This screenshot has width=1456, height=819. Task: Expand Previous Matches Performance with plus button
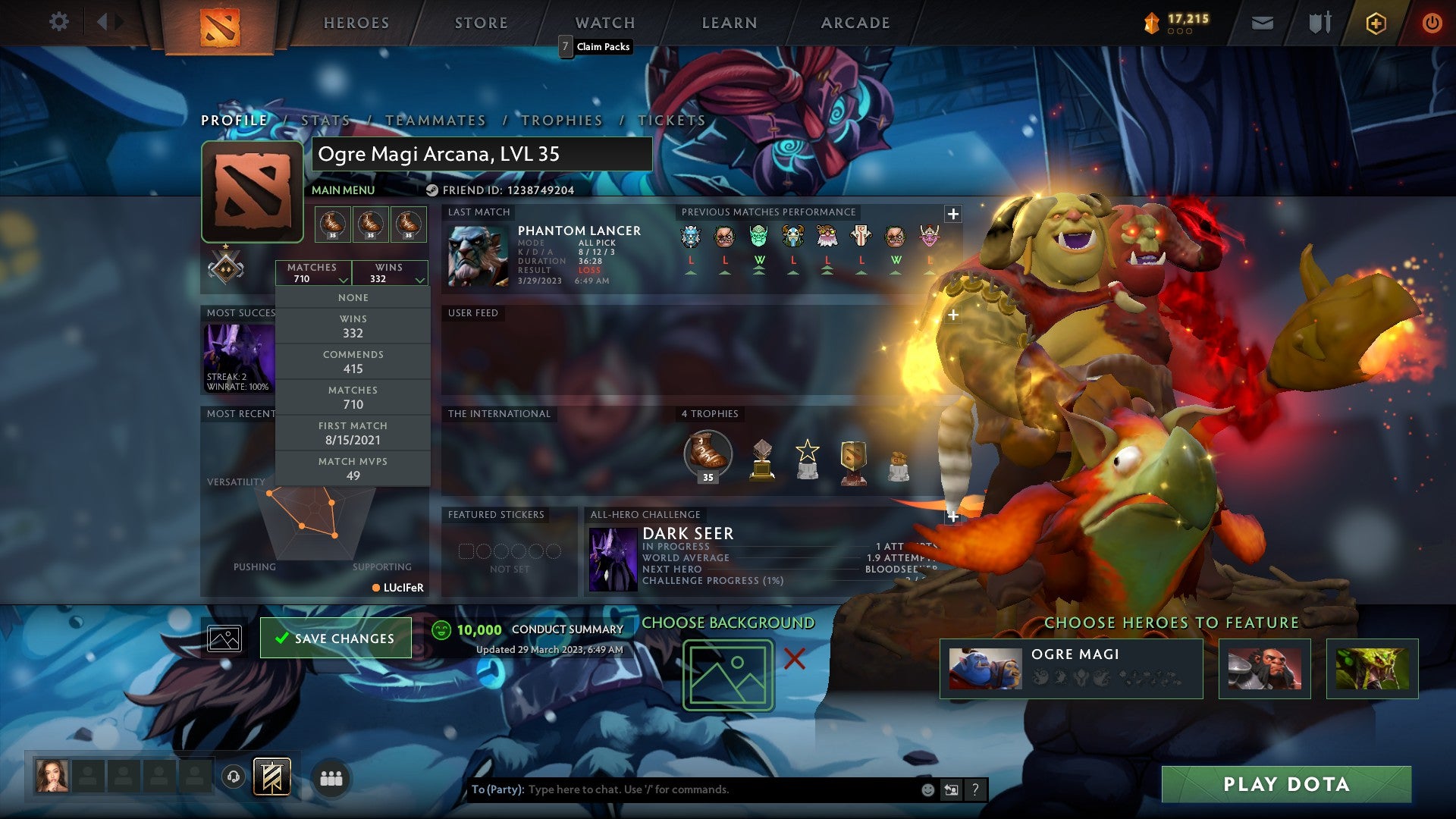pyautogui.click(x=952, y=215)
